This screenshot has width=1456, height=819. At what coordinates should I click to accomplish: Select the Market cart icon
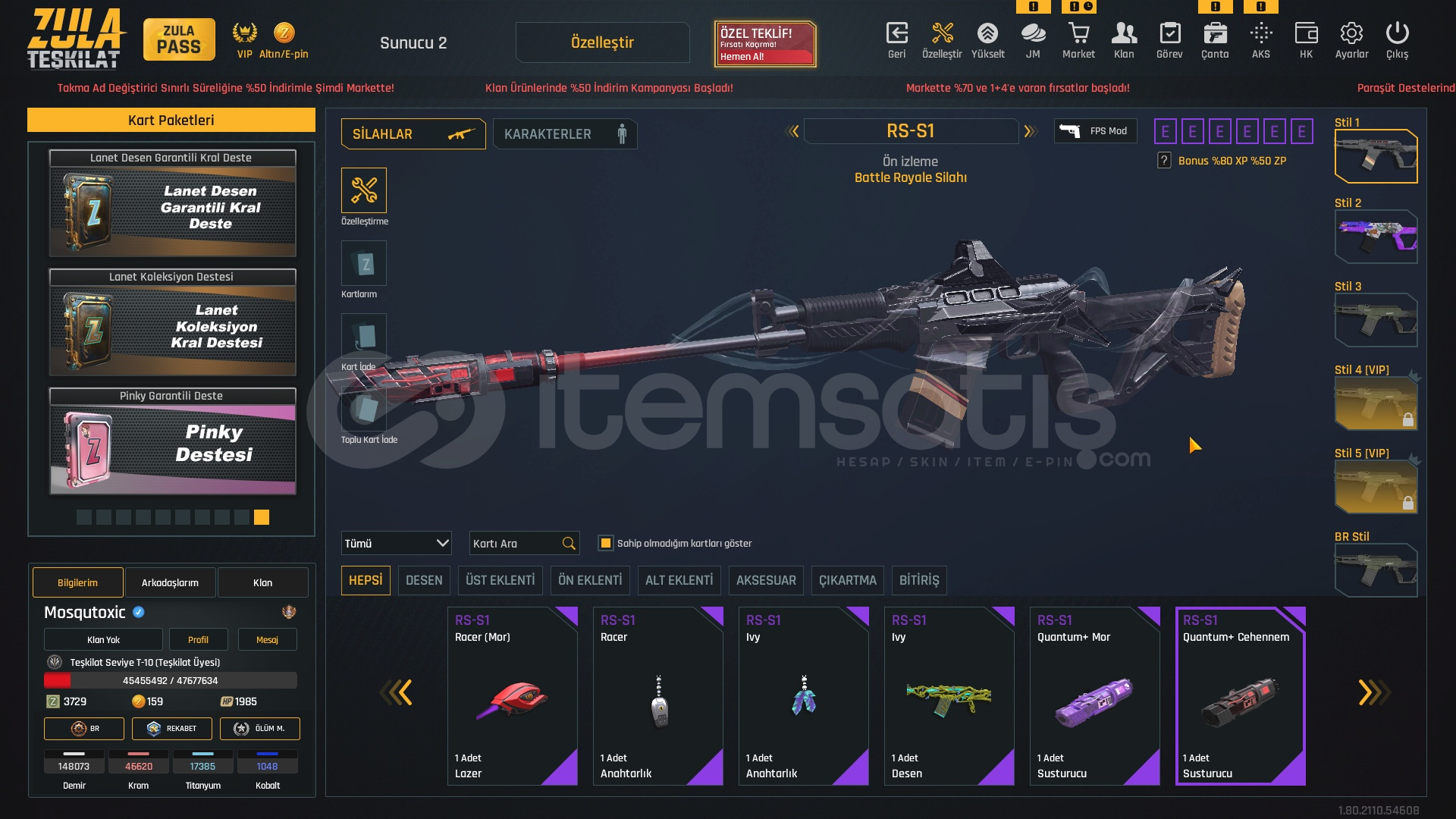point(1078,33)
